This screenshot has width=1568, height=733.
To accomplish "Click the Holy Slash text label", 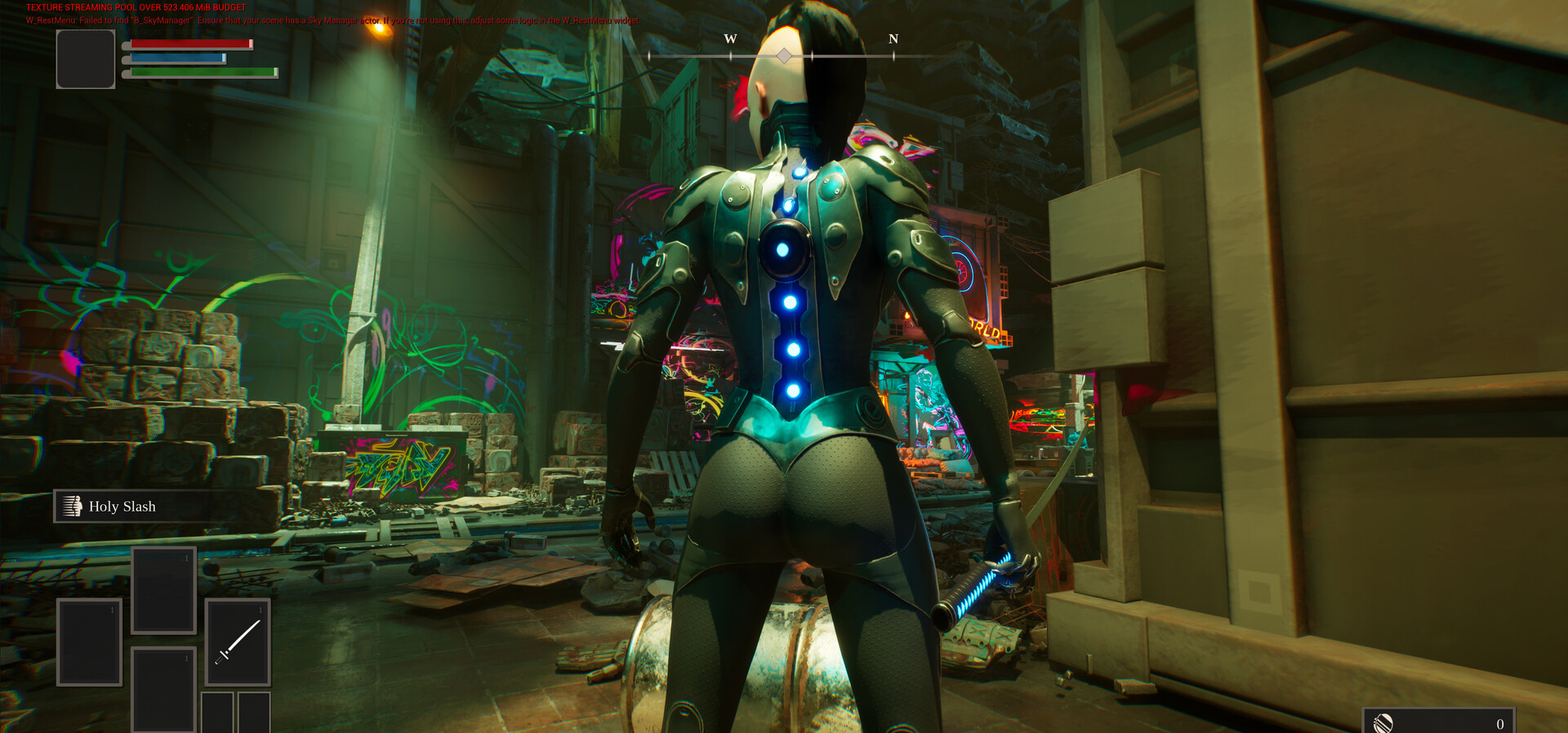I will point(123,507).
